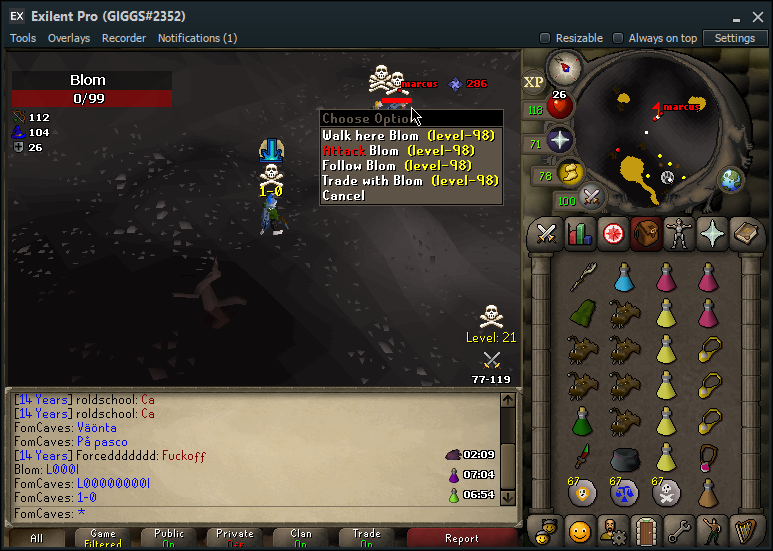Toggle quick prayers with the prayer orb
Viewport: 773px width, 551px height.
pos(560,140)
